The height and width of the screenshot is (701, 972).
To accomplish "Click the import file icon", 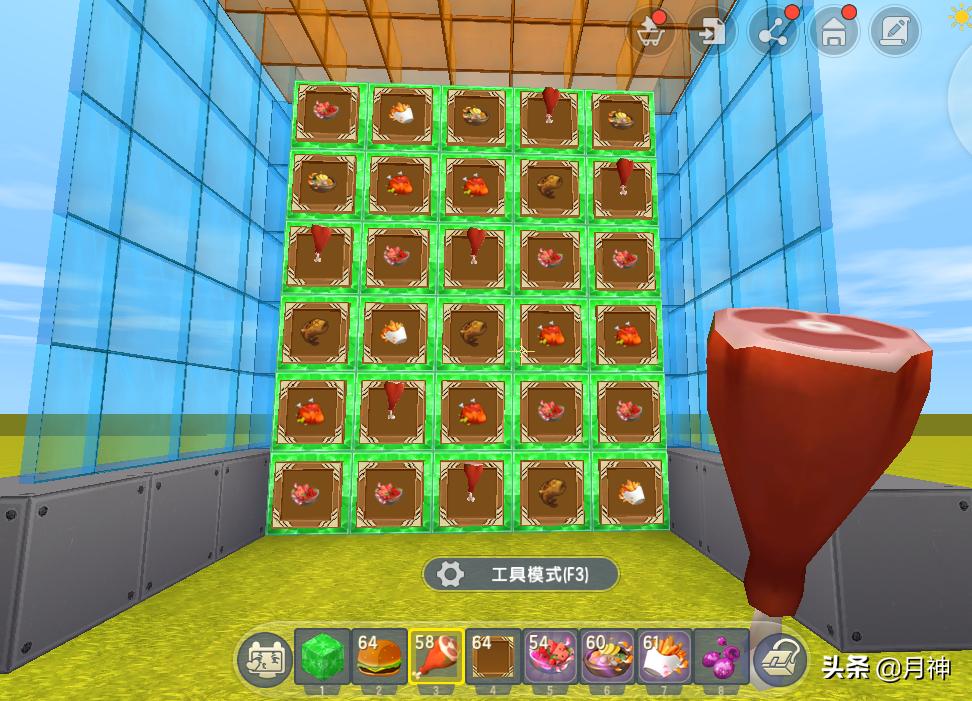I will tap(712, 33).
